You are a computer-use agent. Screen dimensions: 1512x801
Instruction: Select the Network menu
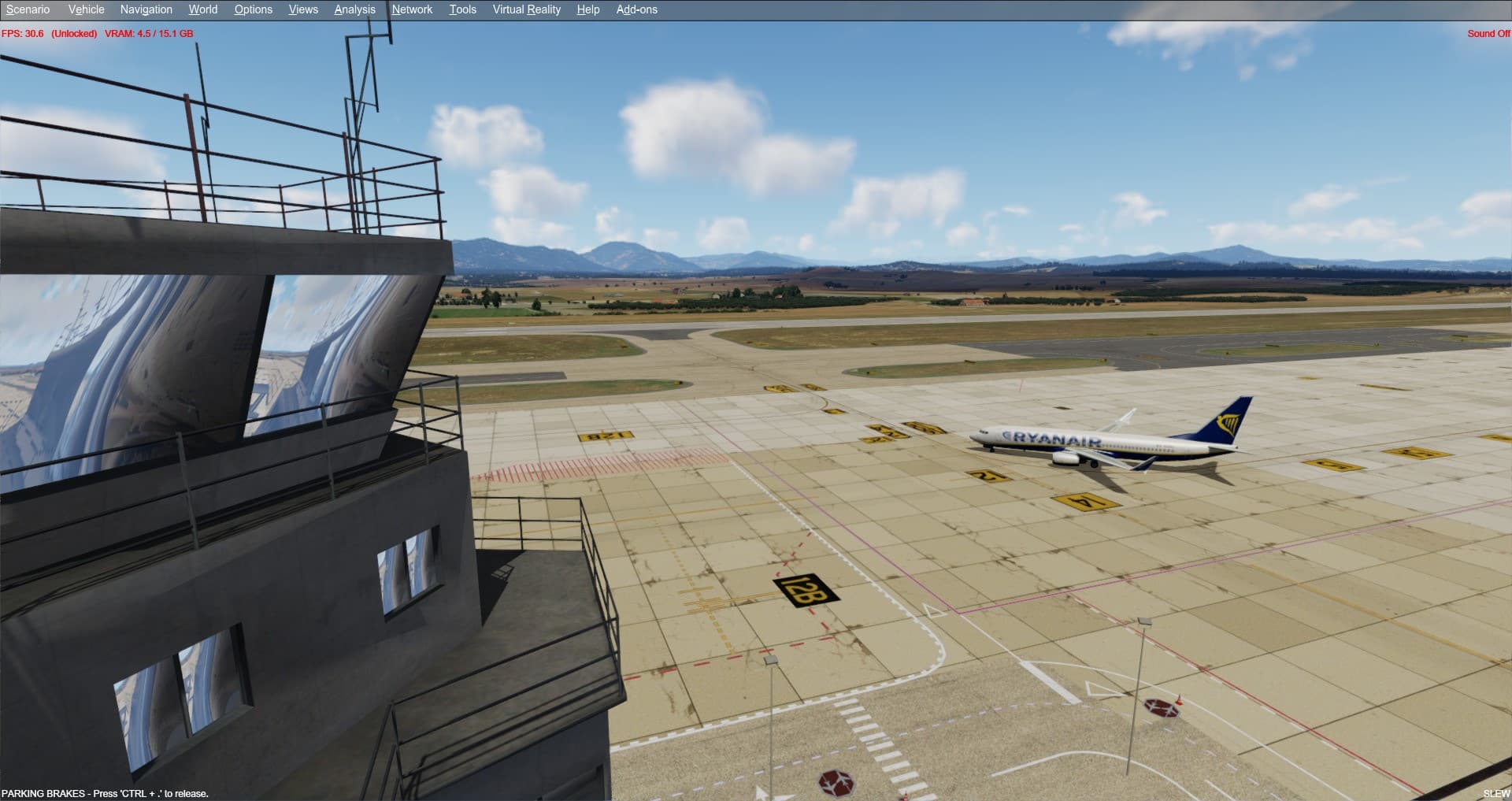(x=412, y=9)
